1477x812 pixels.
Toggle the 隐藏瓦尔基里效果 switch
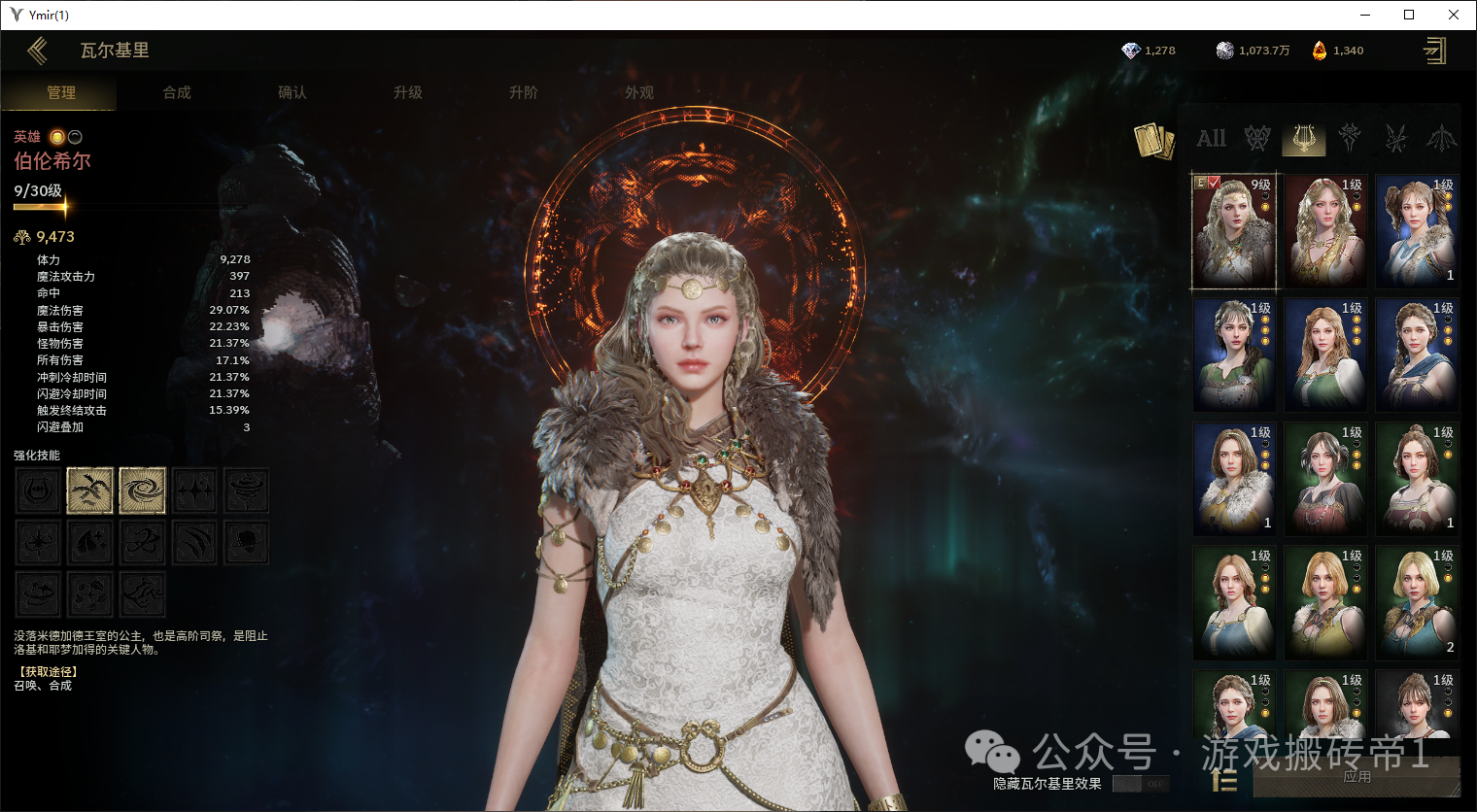click(x=1141, y=783)
